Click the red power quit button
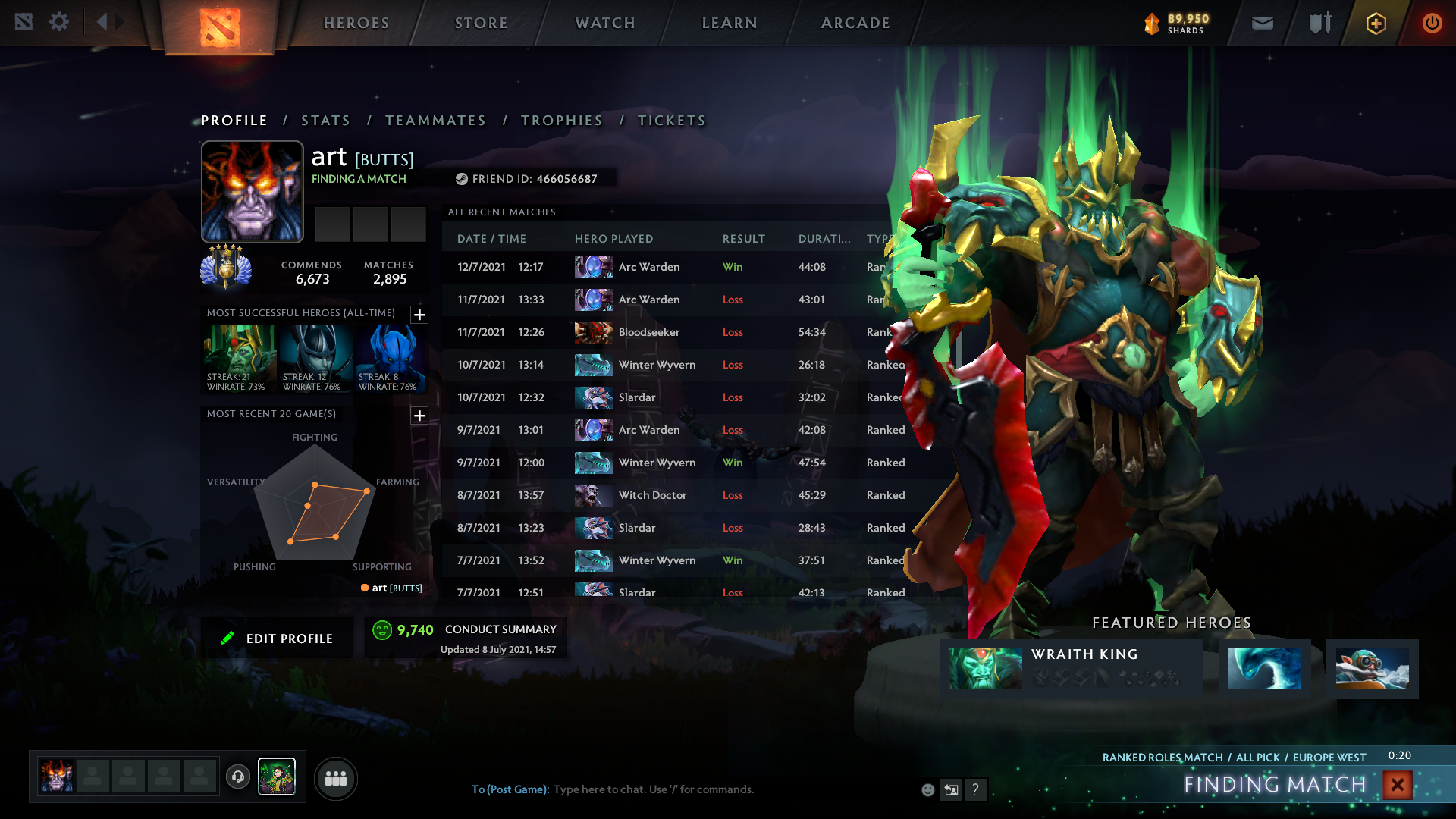The height and width of the screenshot is (819, 1456). click(x=1432, y=23)
